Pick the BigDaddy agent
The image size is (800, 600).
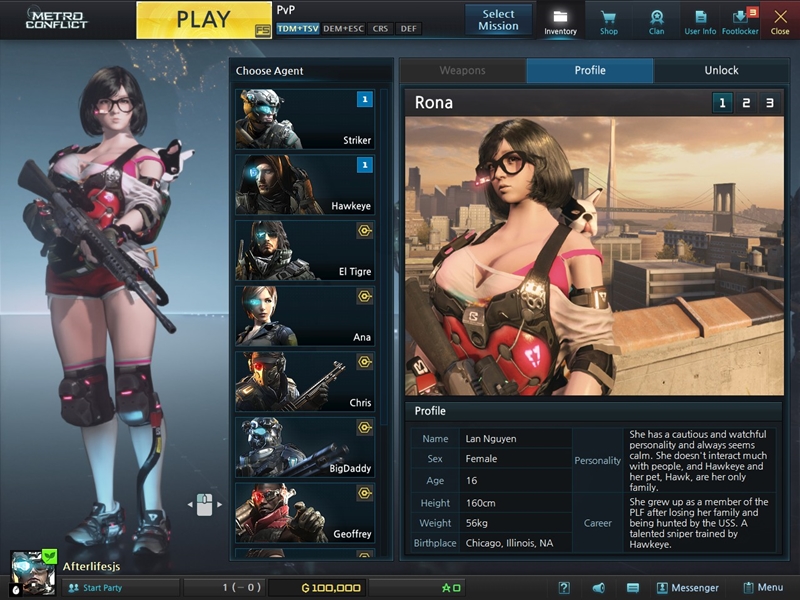point(304,447)
